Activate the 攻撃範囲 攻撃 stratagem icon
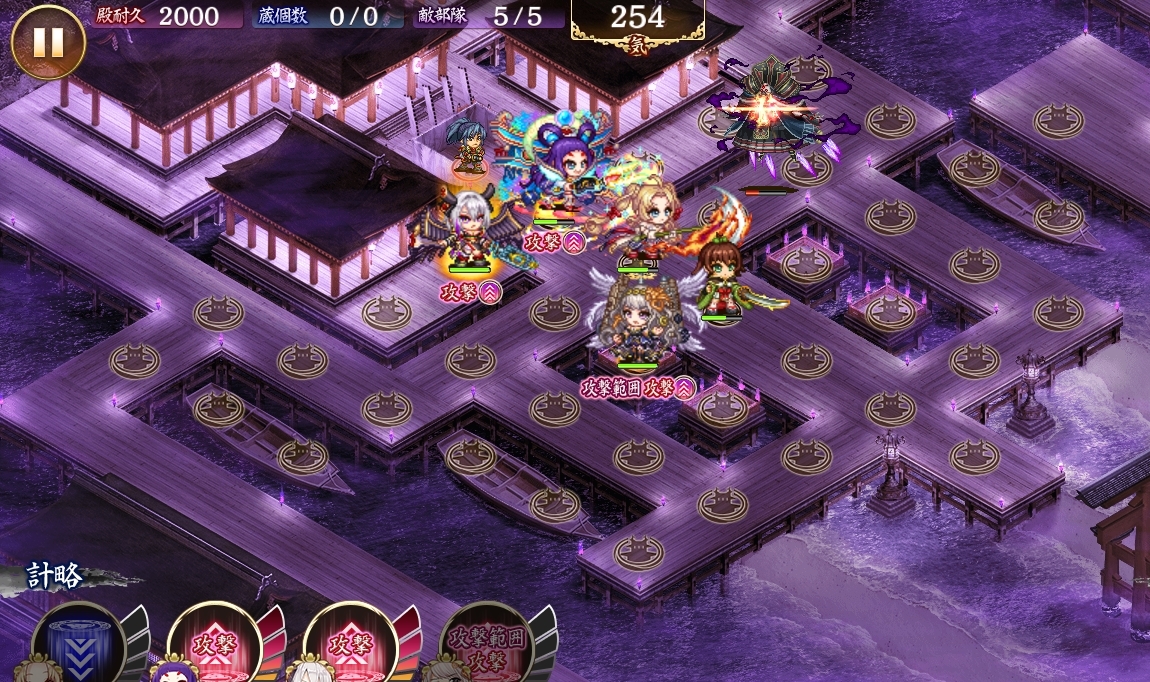The width and height of the screenshot is (1150, 682). point(486,646)
